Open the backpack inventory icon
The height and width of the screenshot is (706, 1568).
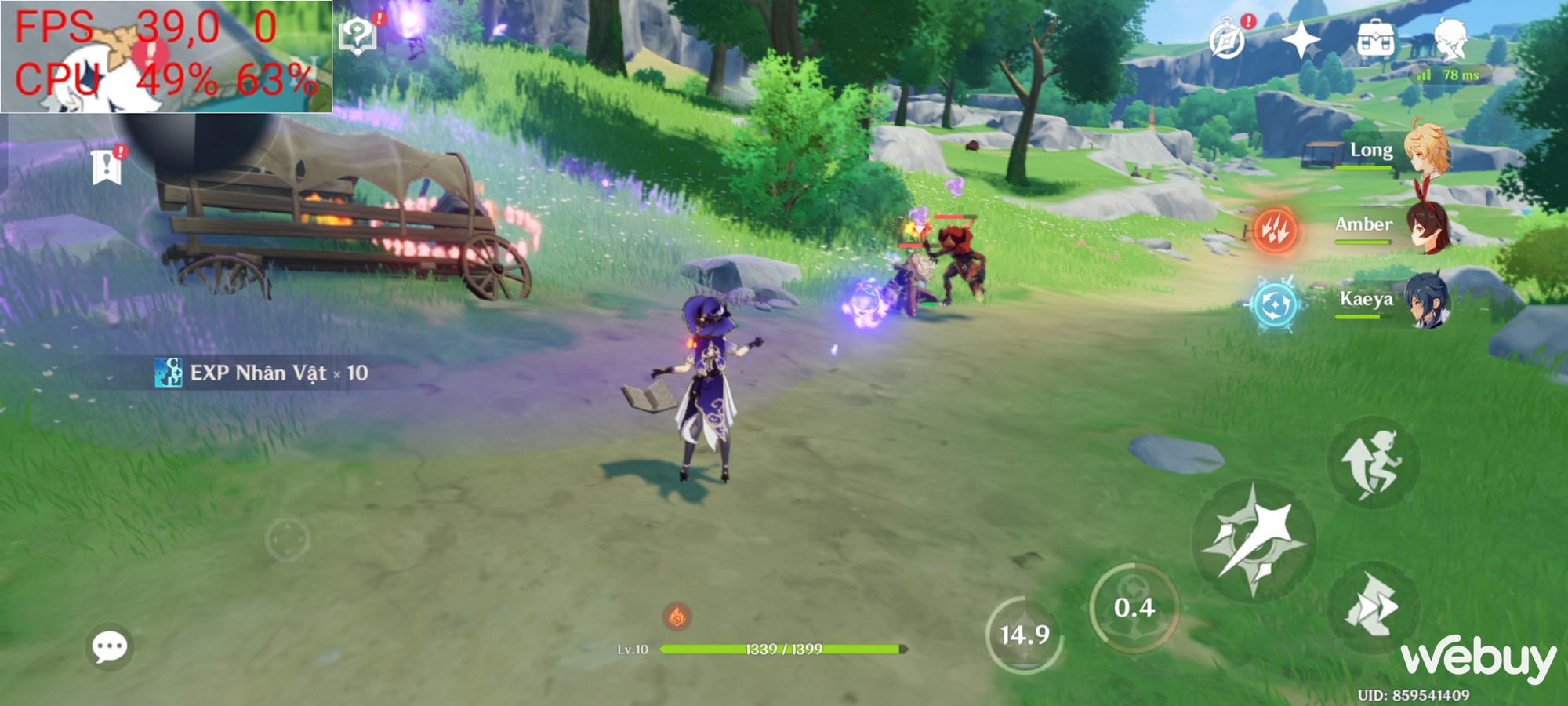point(1376,39)
